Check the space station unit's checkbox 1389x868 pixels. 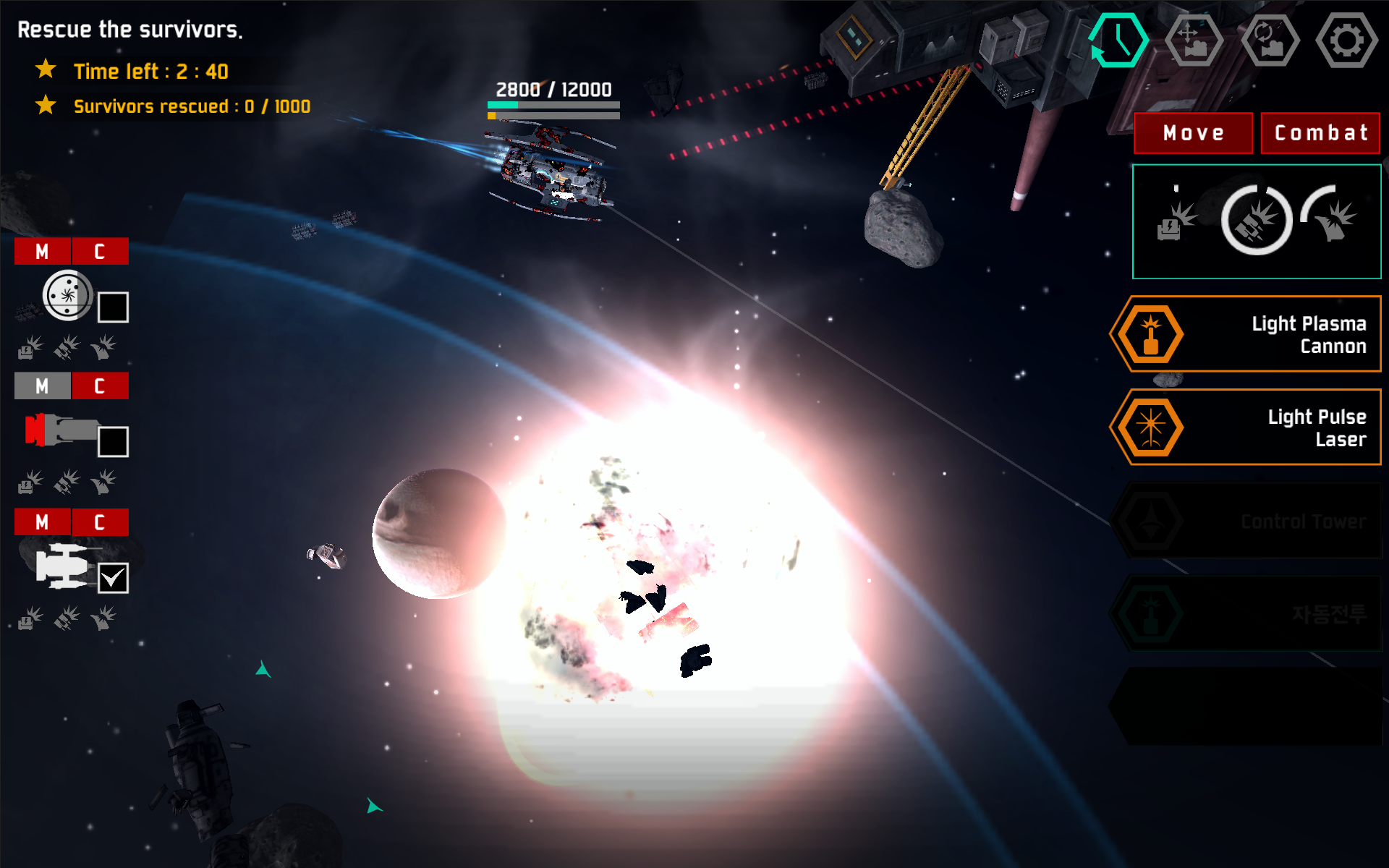click(x=114, y=307)
